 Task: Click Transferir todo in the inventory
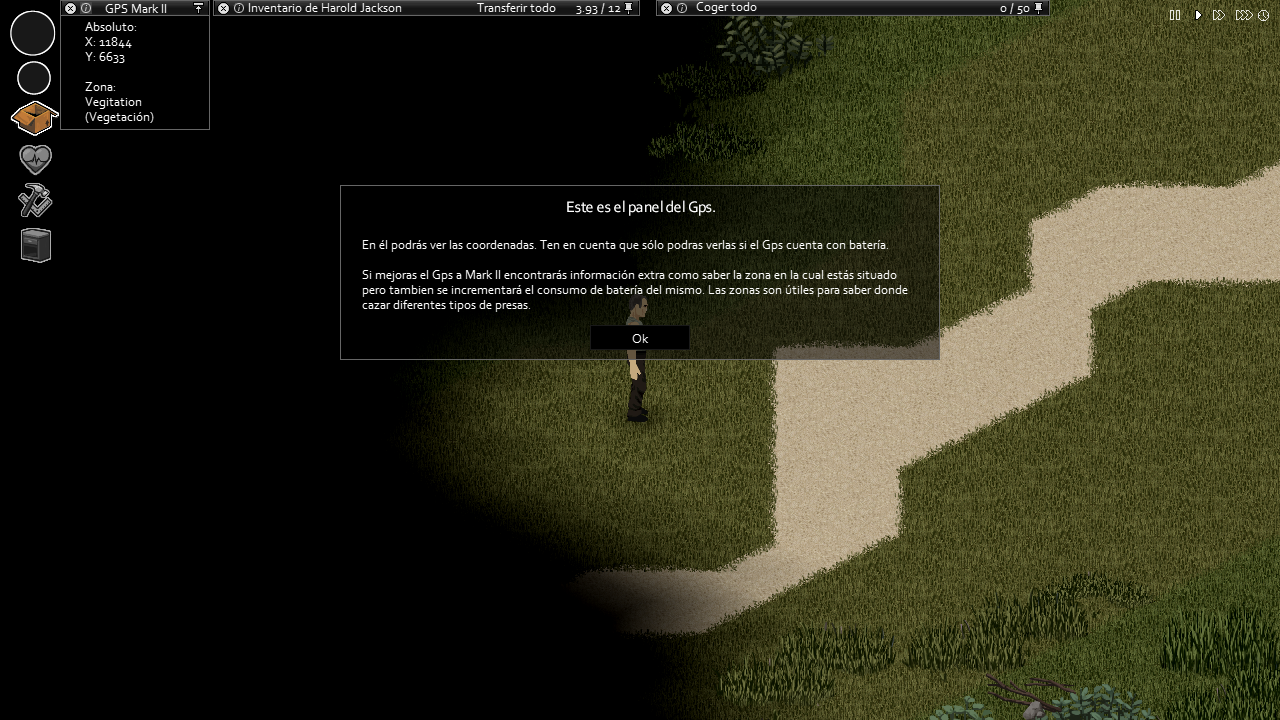coord(517,7)
